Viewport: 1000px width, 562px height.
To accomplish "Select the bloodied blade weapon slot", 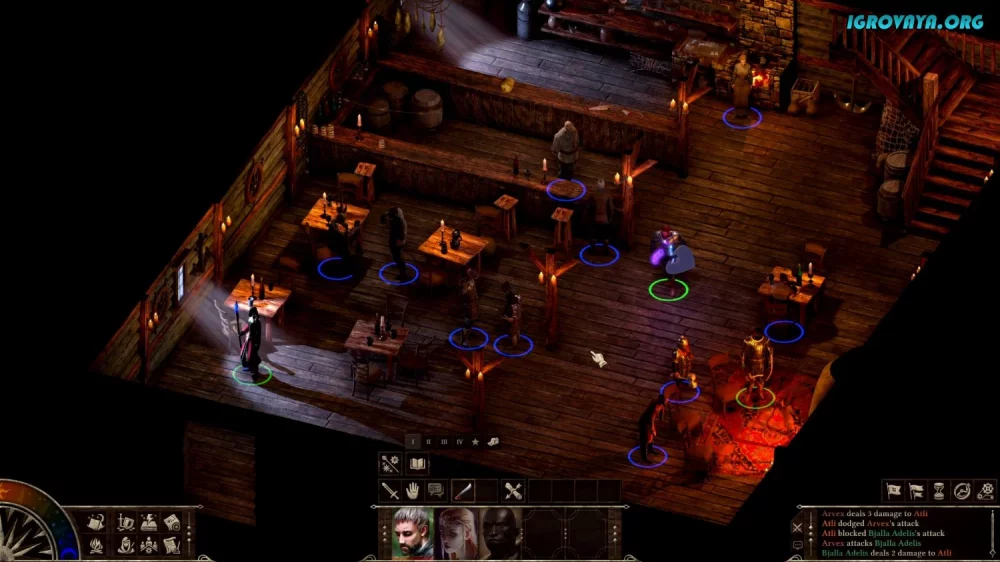I will point(464,491).
